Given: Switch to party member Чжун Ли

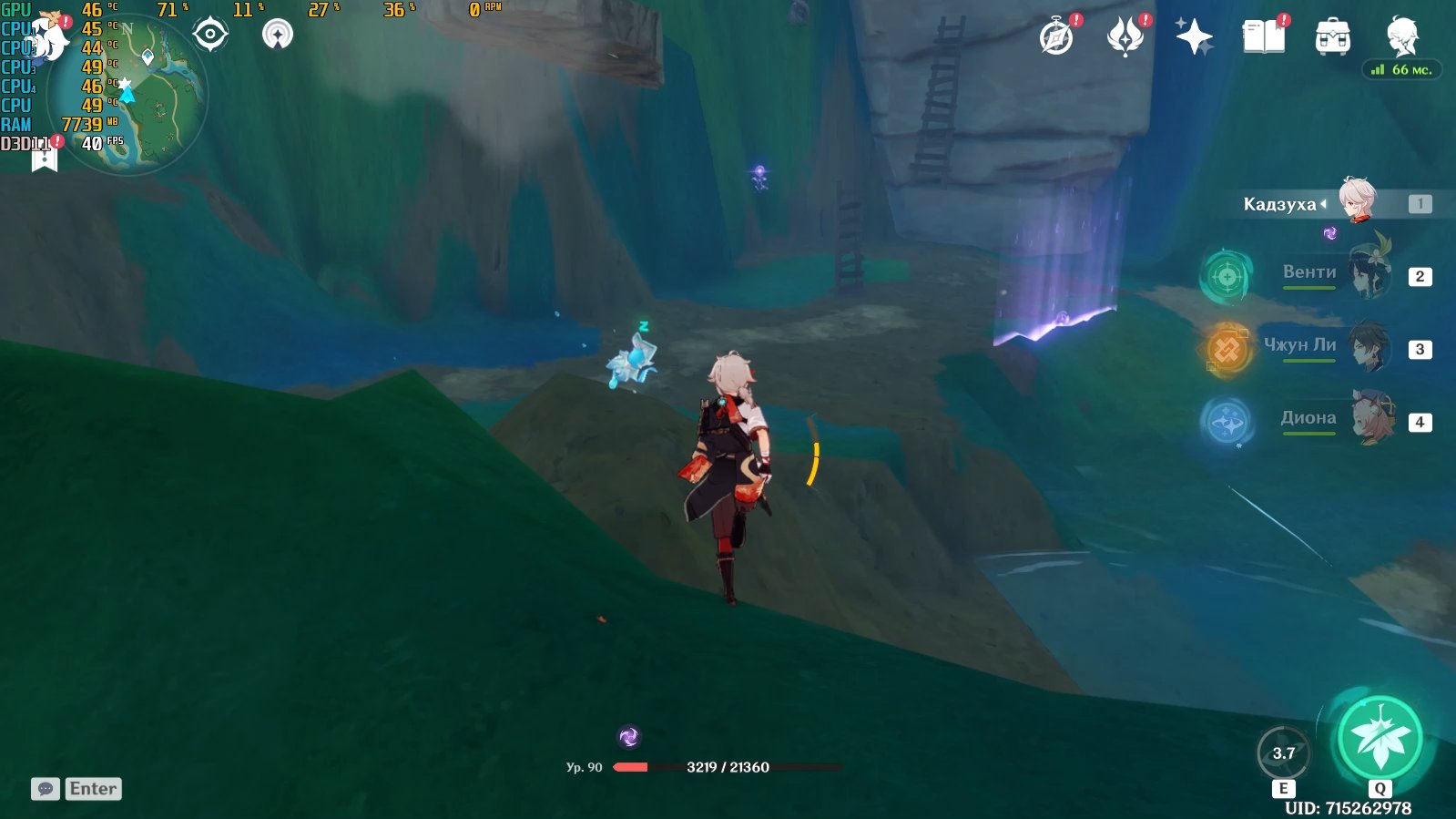Looking at the screenshot, I should point(1369,346).
